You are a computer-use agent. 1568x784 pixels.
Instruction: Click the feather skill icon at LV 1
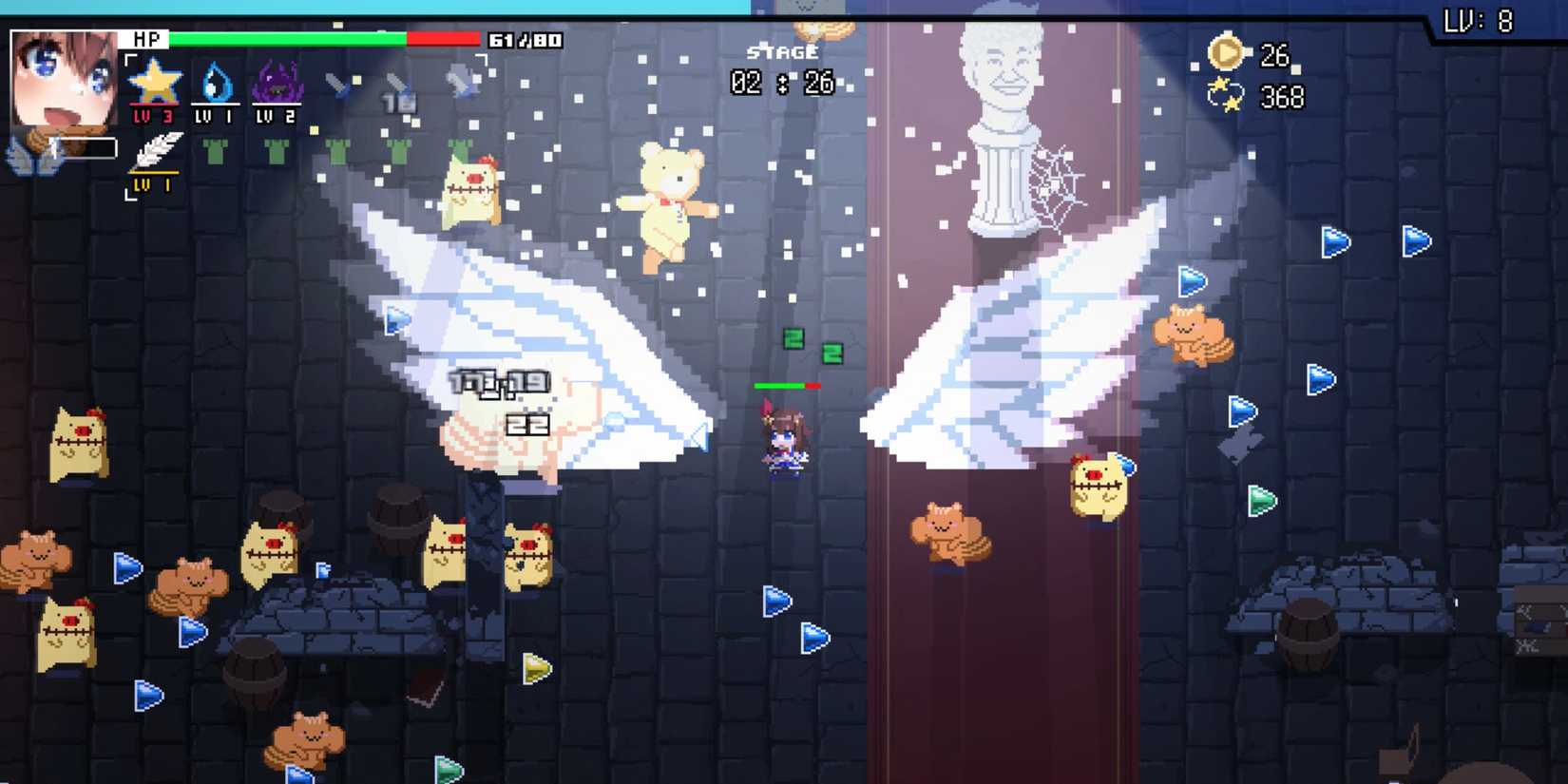[155, 152]
